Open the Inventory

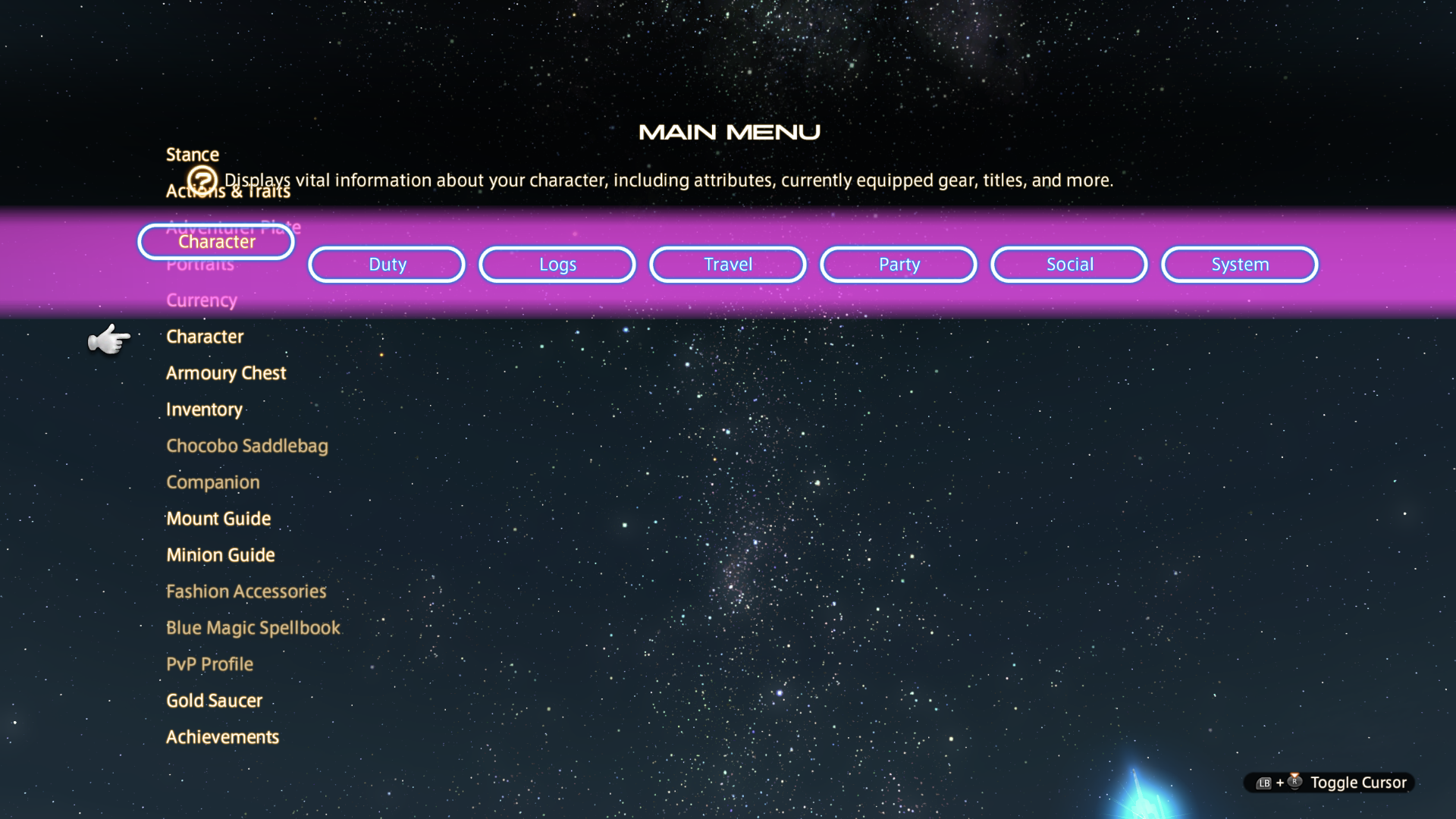(204, 409)
